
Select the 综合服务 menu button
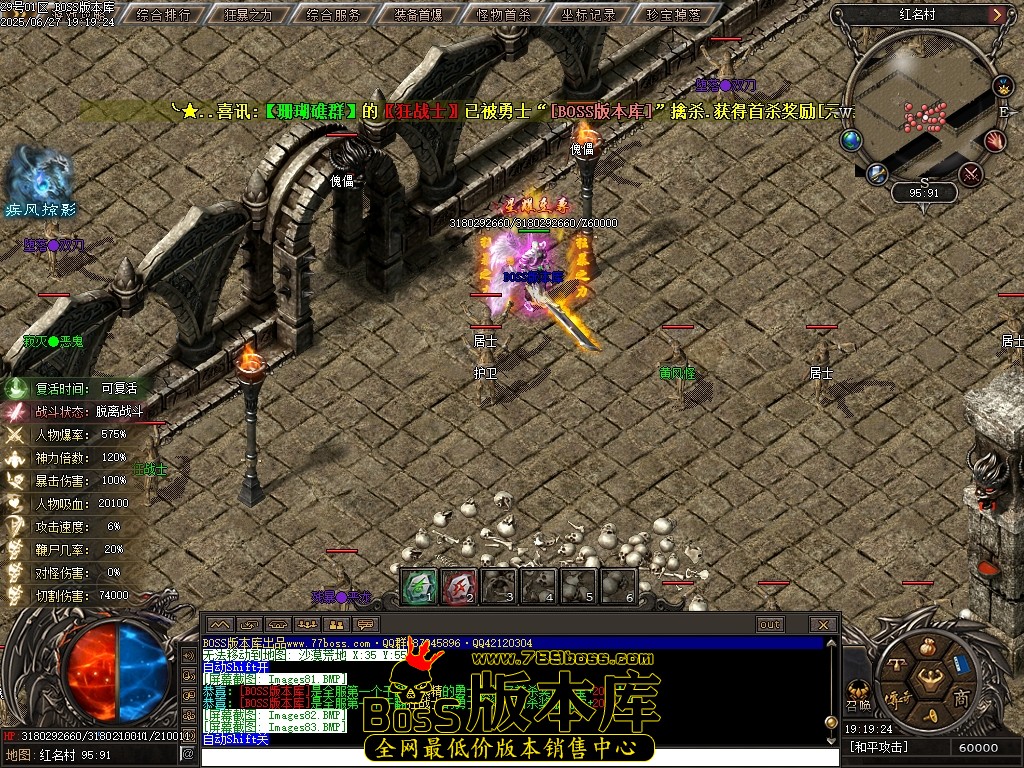pos(335,15)
